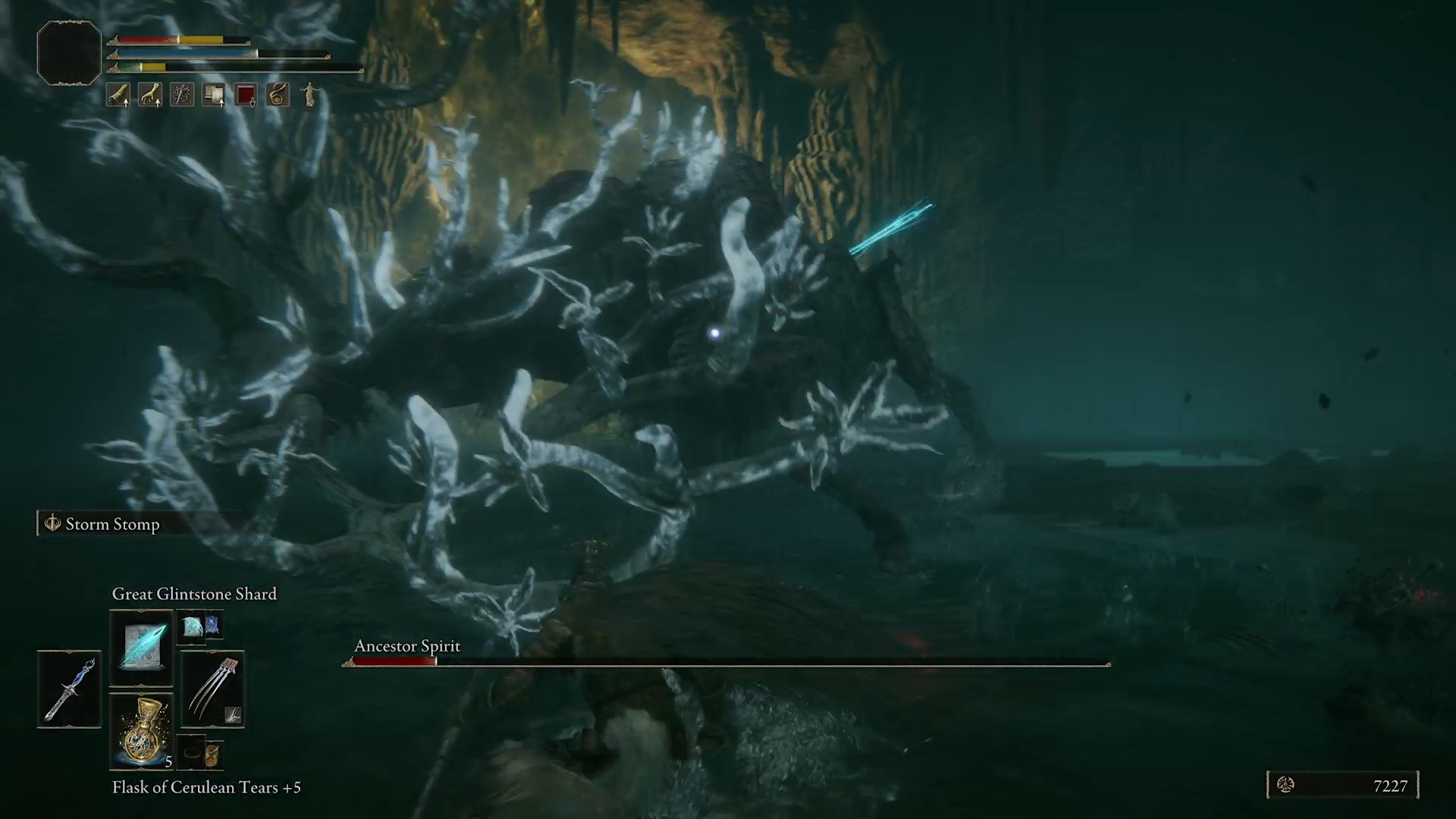1456x819 pixels.
Task: Select the equipped dagger in the left-hand slot
Action: (x=68, y=689)
